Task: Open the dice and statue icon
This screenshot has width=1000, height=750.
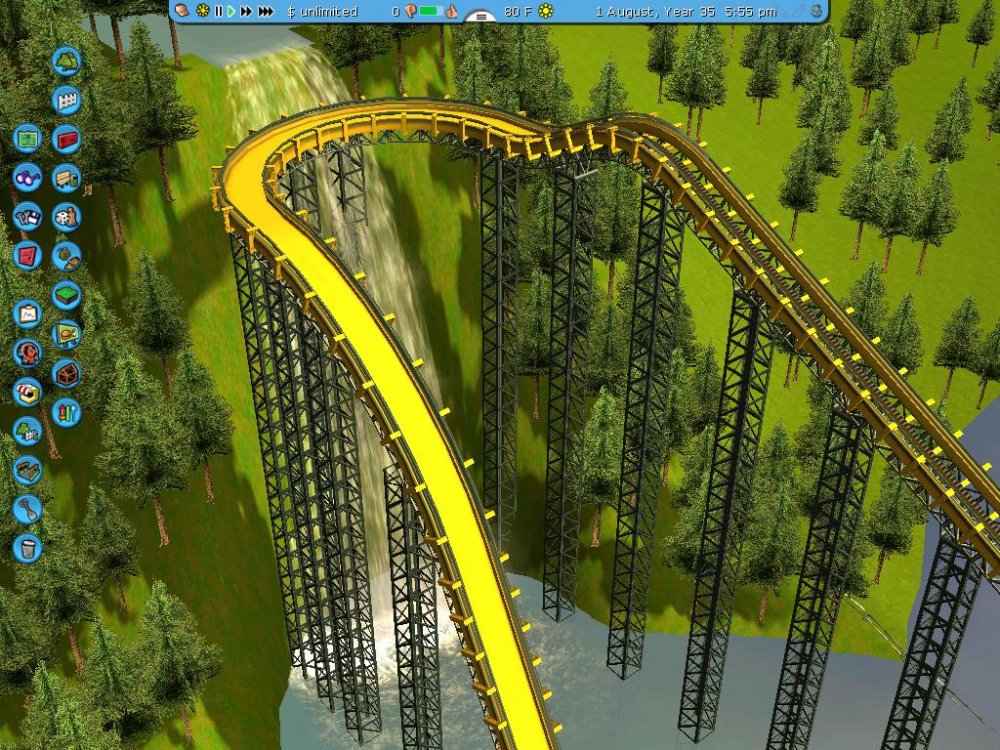Action: (x=66, y=216)
